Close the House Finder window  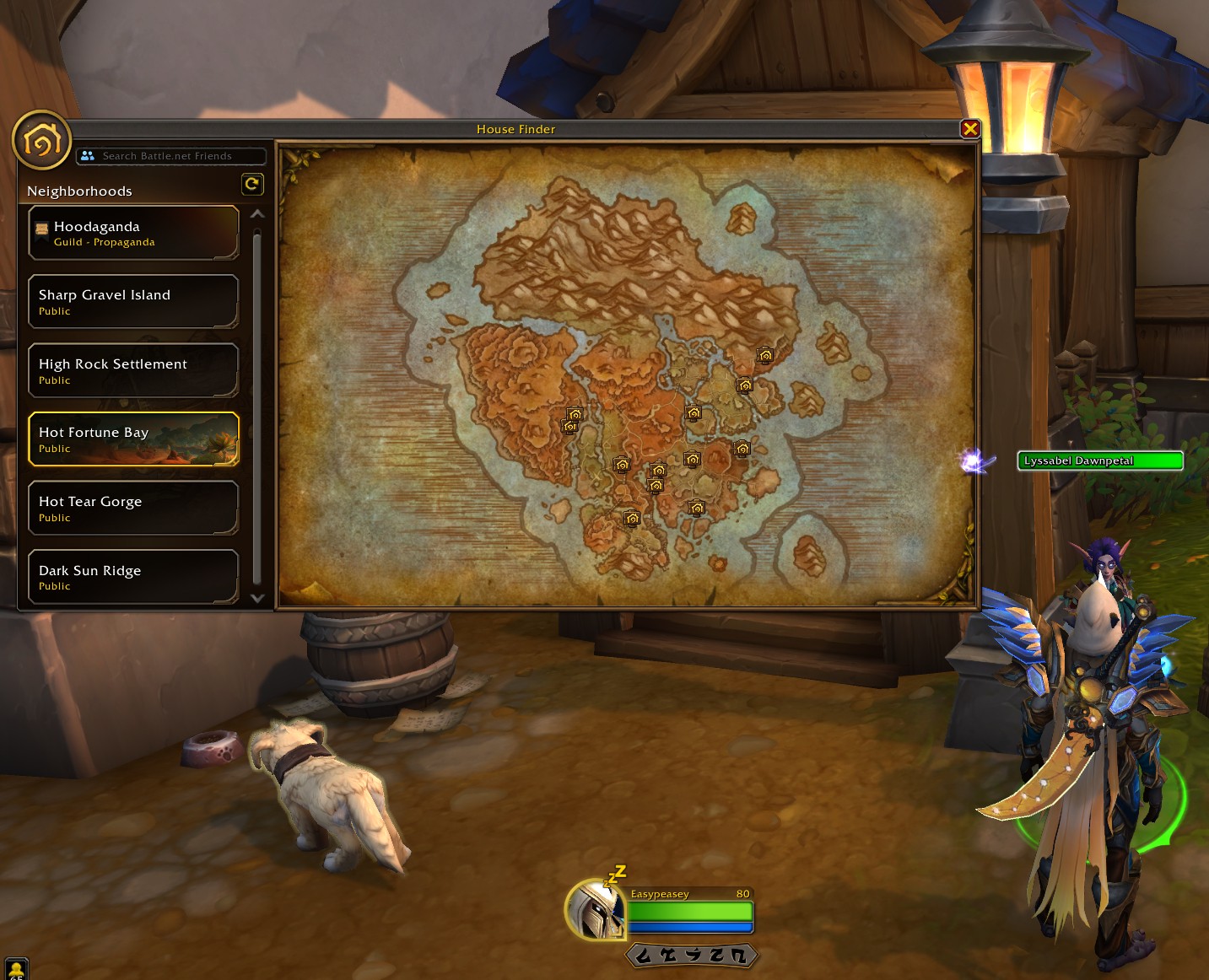pyautogui.click(x=970, y=129)
